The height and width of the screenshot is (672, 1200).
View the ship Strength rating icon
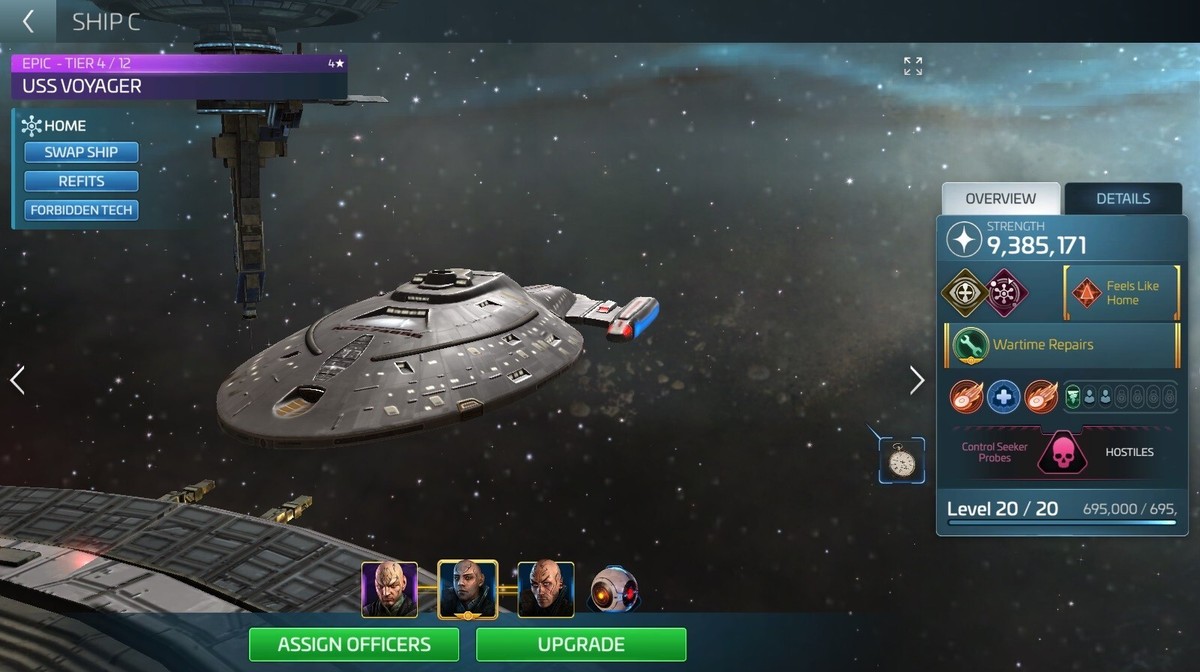tap(965, 240)
